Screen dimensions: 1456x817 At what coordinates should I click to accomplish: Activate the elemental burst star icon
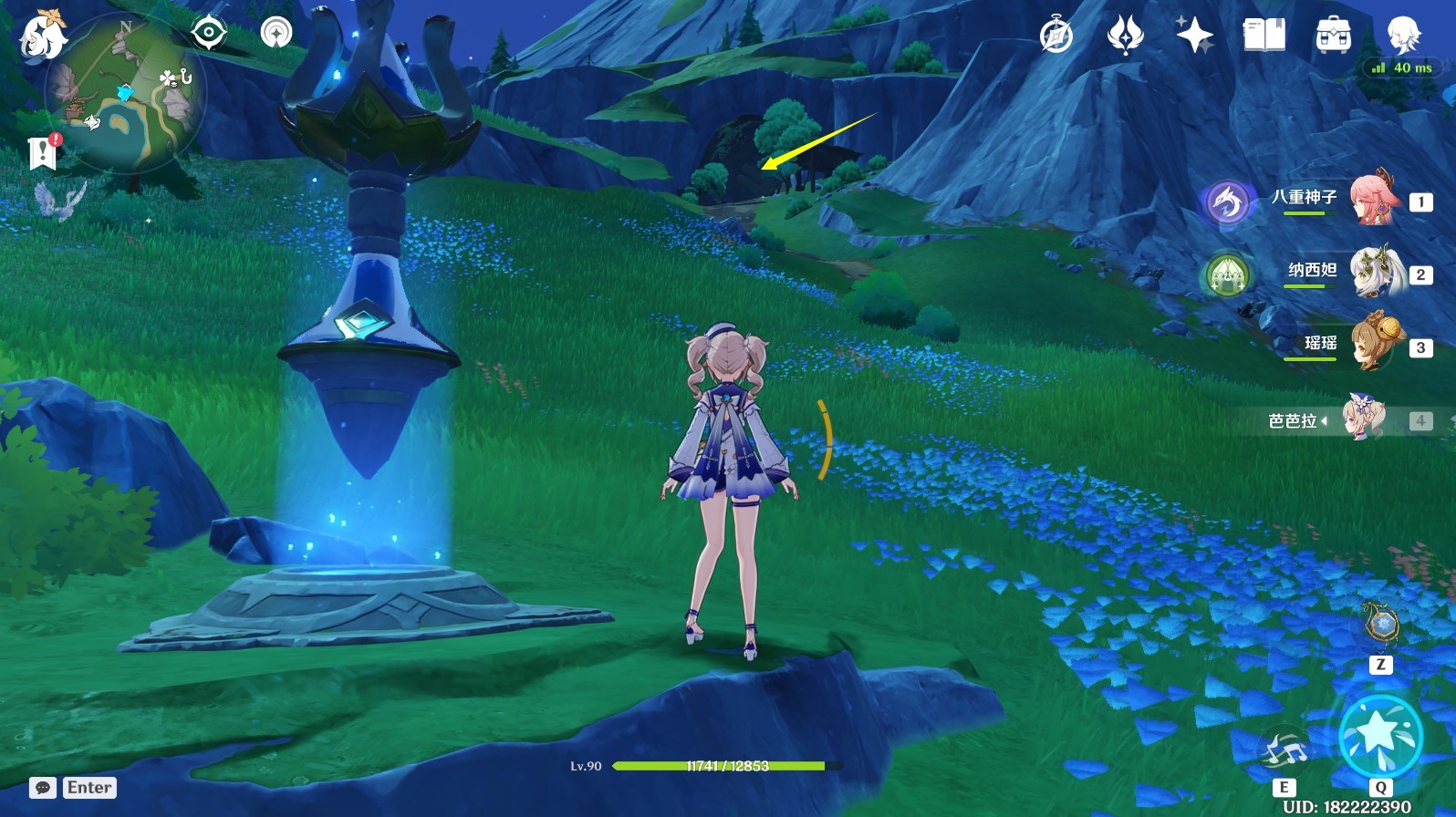(x=1380, y=737)
